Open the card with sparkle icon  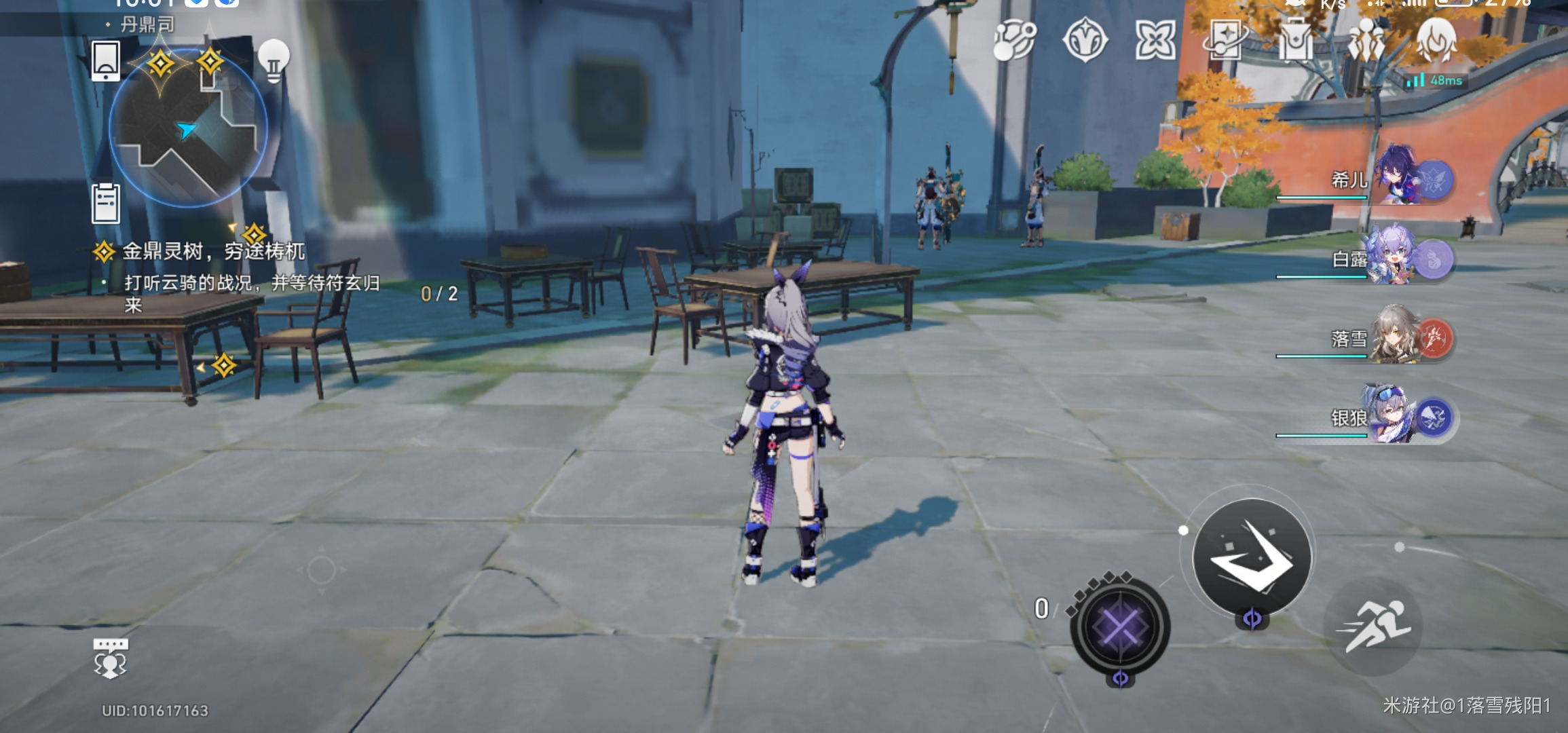click(x=1225, y=39)
